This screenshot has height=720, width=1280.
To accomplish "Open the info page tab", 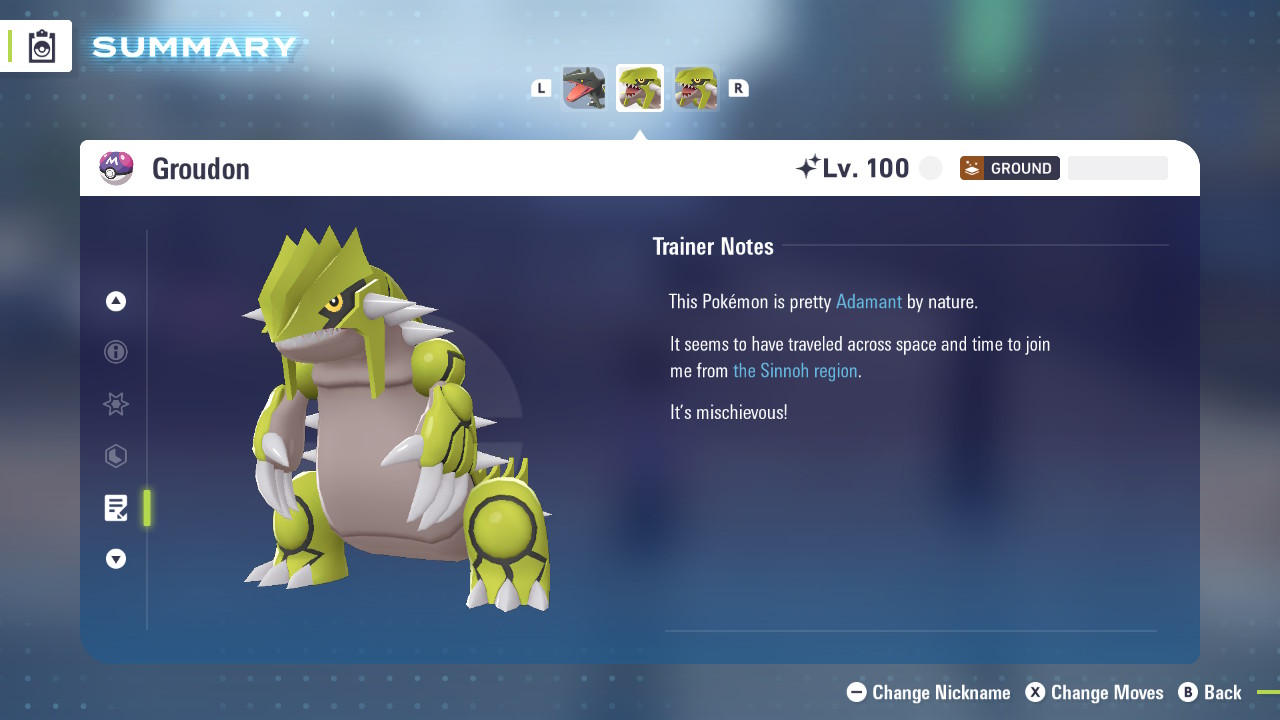I will click(x=116, y=352).
